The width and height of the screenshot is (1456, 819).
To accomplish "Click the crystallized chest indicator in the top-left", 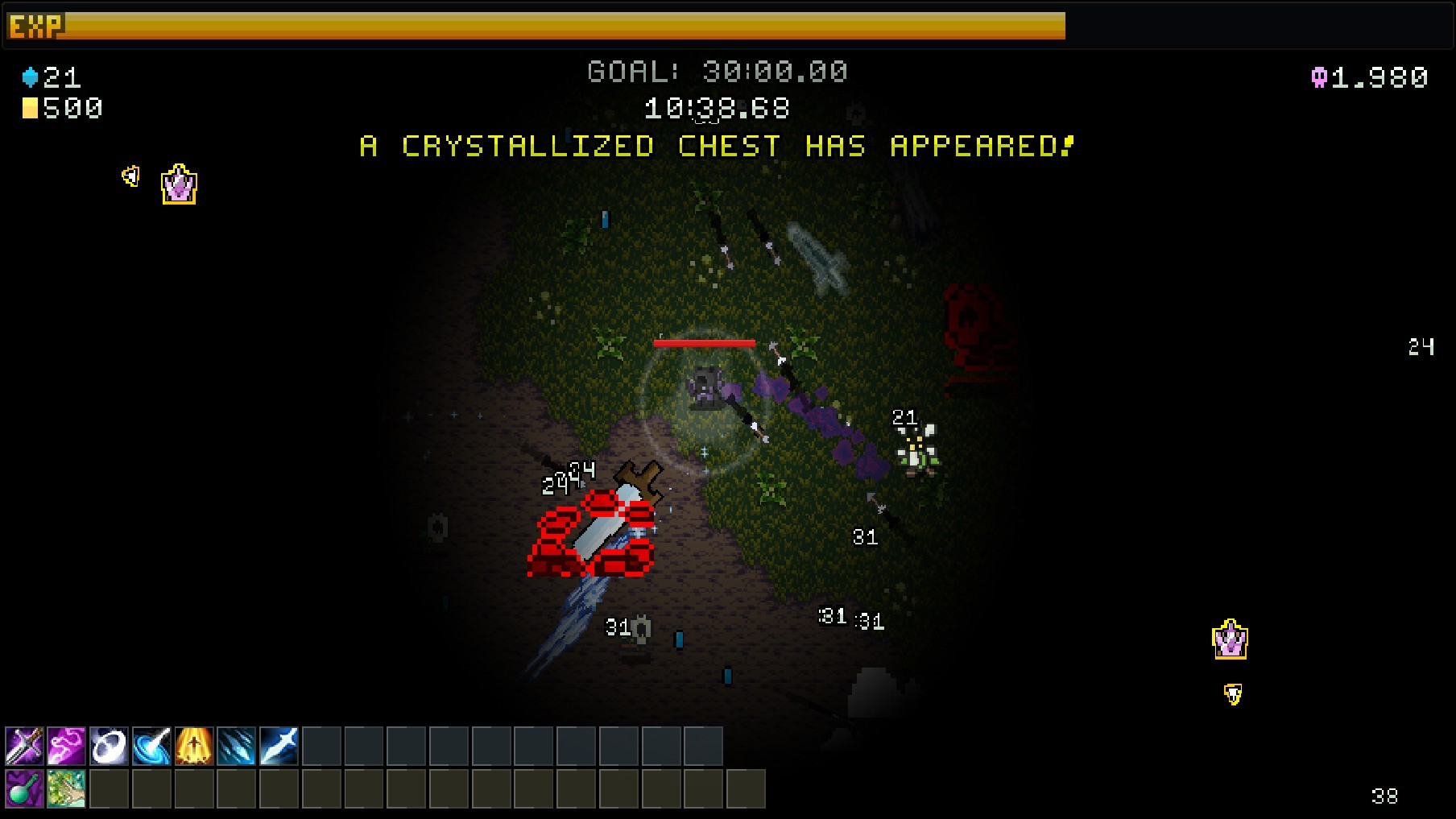I will (177, 184).
